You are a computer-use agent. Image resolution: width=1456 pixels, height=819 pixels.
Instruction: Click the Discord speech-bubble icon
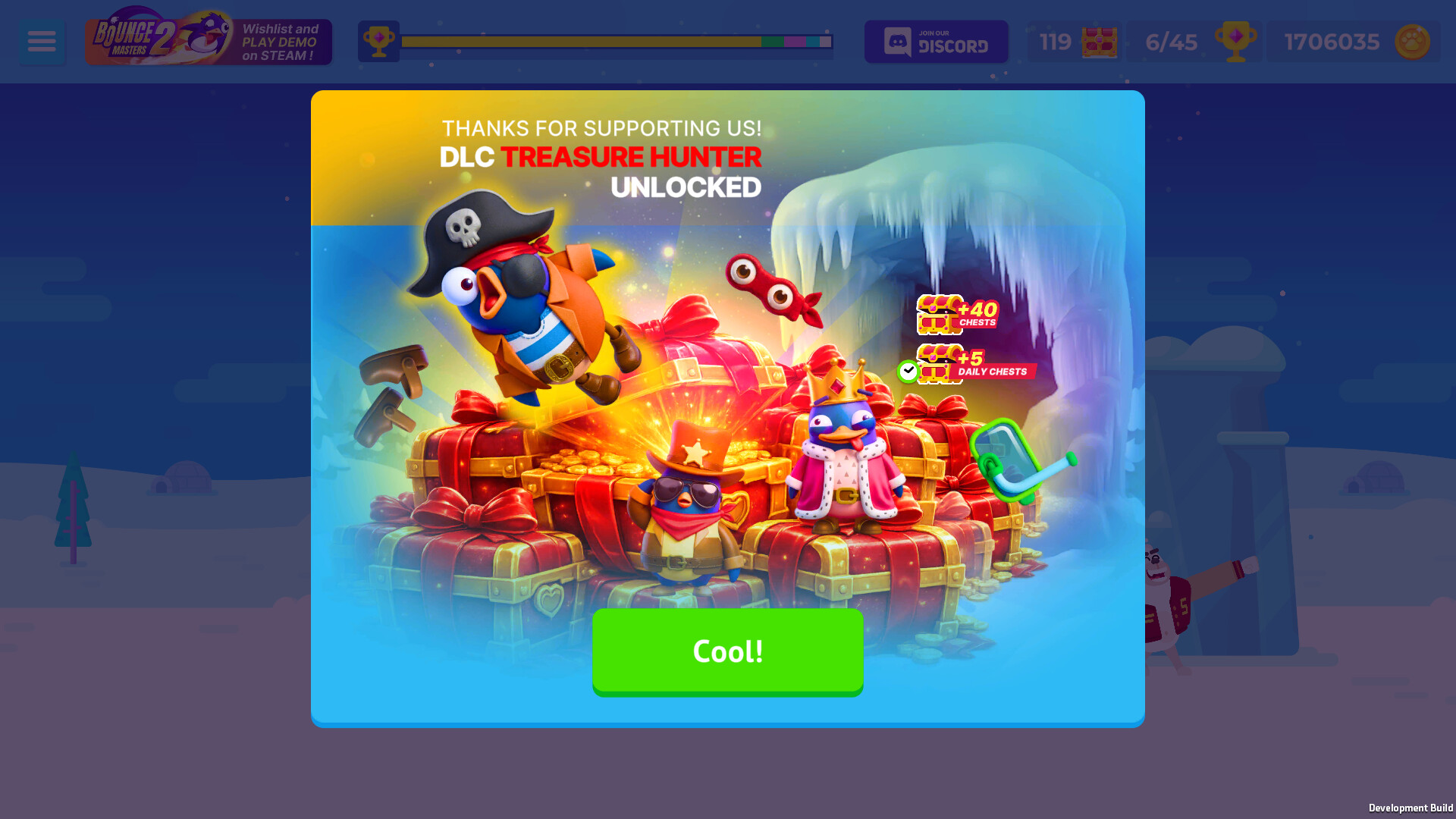pyautogui.click(x=899, y=41)
